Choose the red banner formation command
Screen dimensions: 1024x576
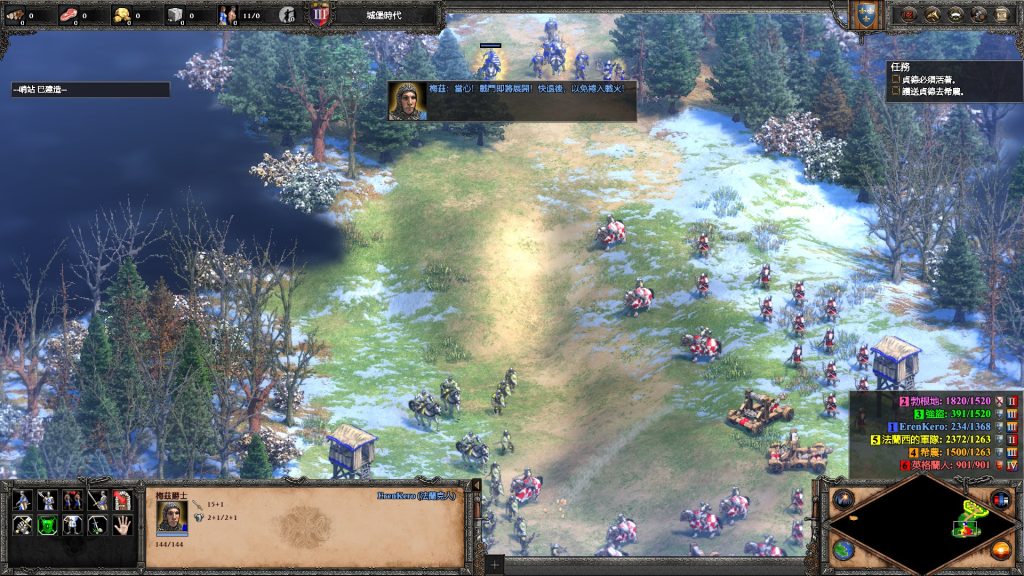click(x=122, y=499)
